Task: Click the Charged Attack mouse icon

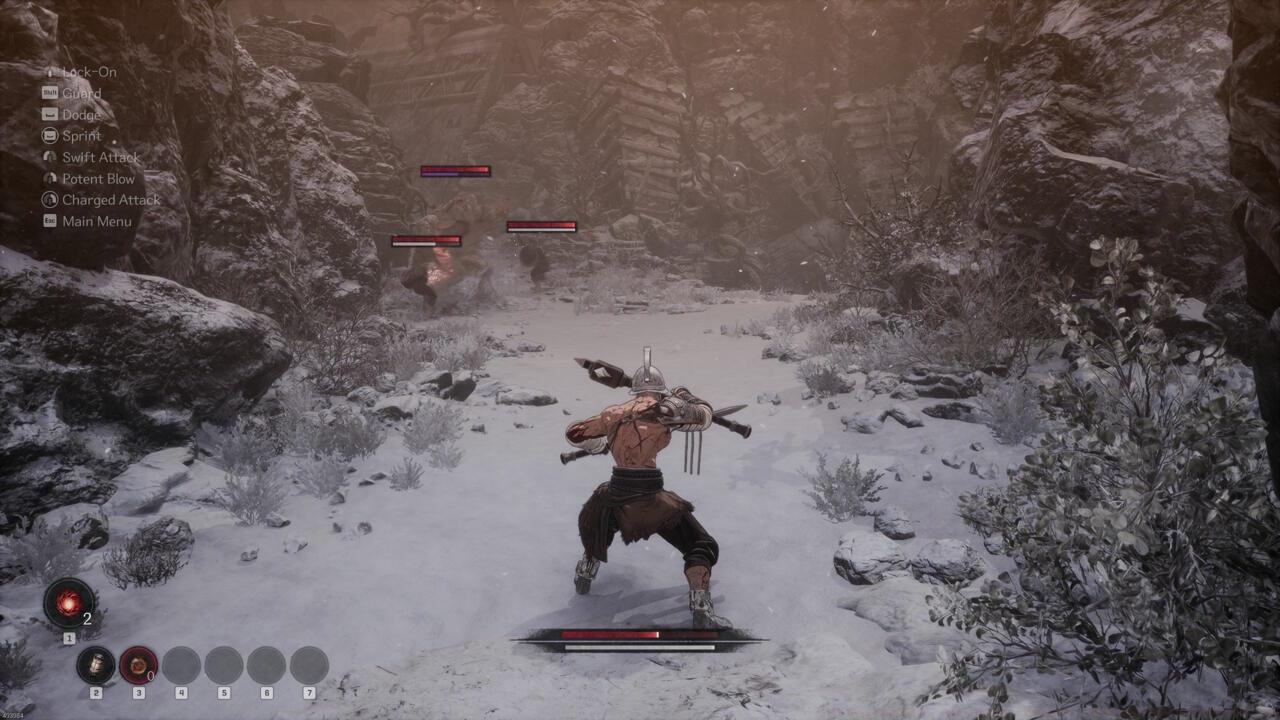Action: point(49,200)
